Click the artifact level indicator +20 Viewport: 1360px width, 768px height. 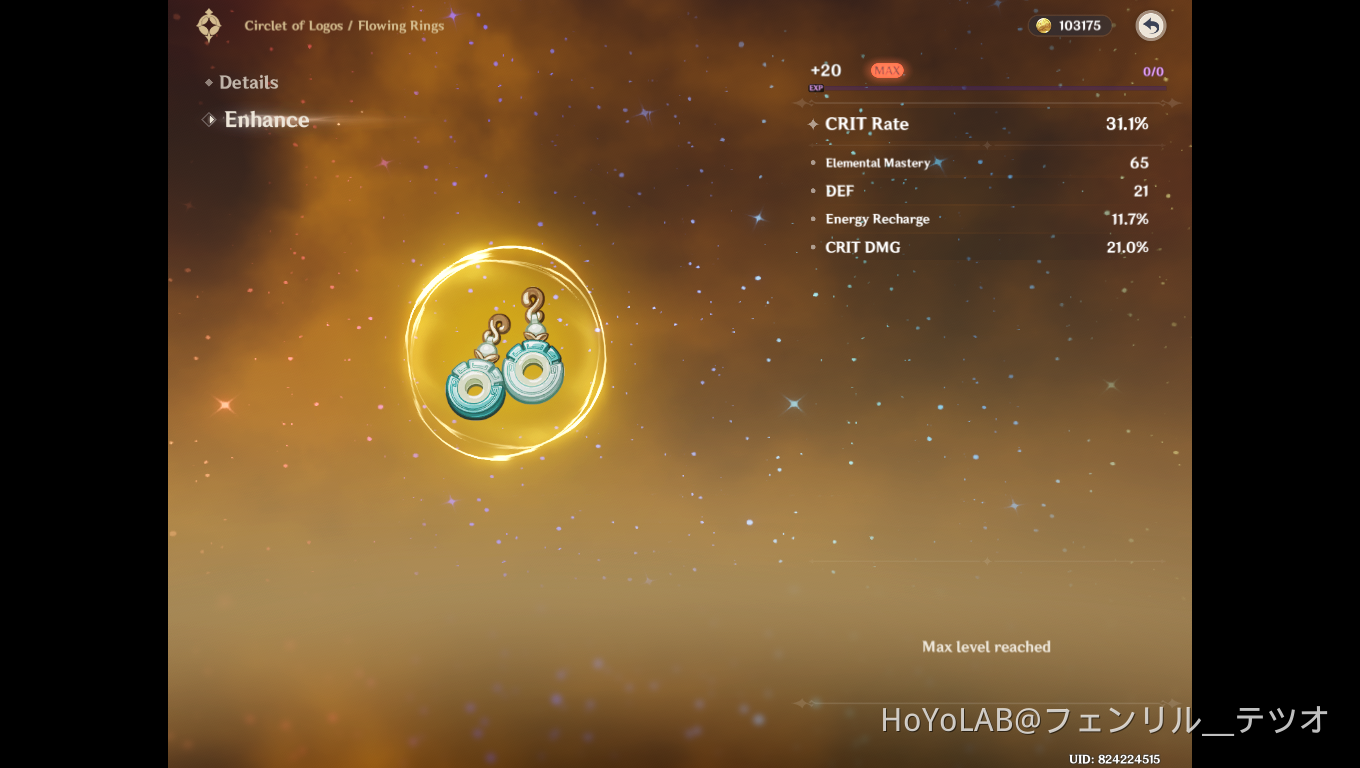pos(826,70)
